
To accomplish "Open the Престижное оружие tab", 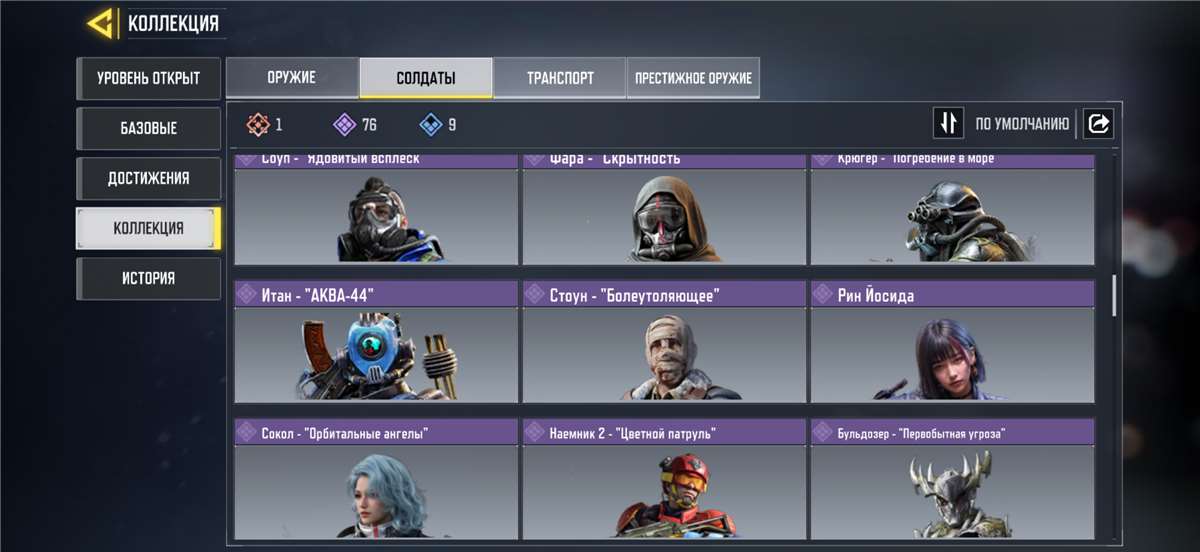I will pyautogui.click(x=693, y=78).
